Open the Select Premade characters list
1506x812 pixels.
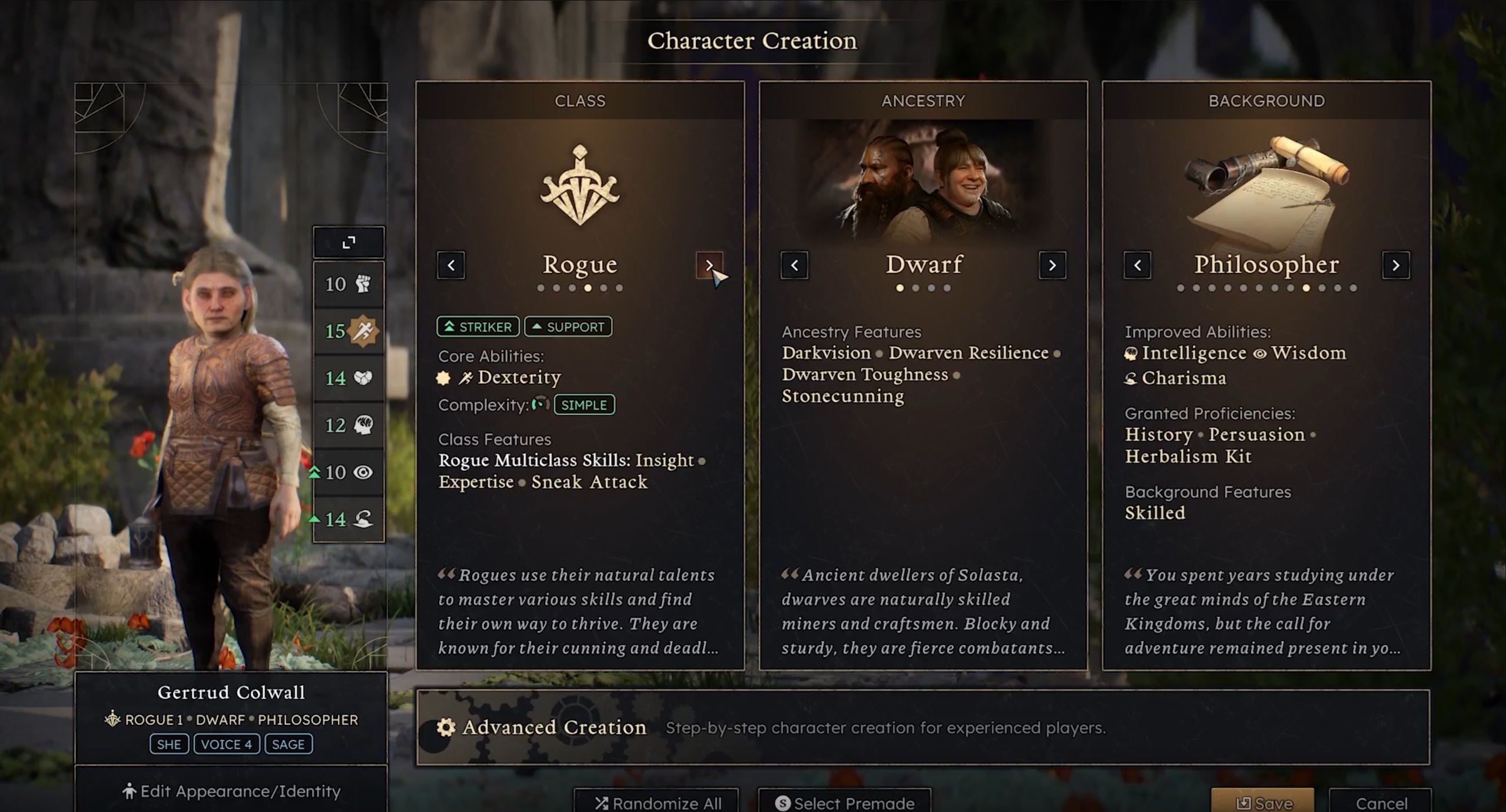coord(844,803)
